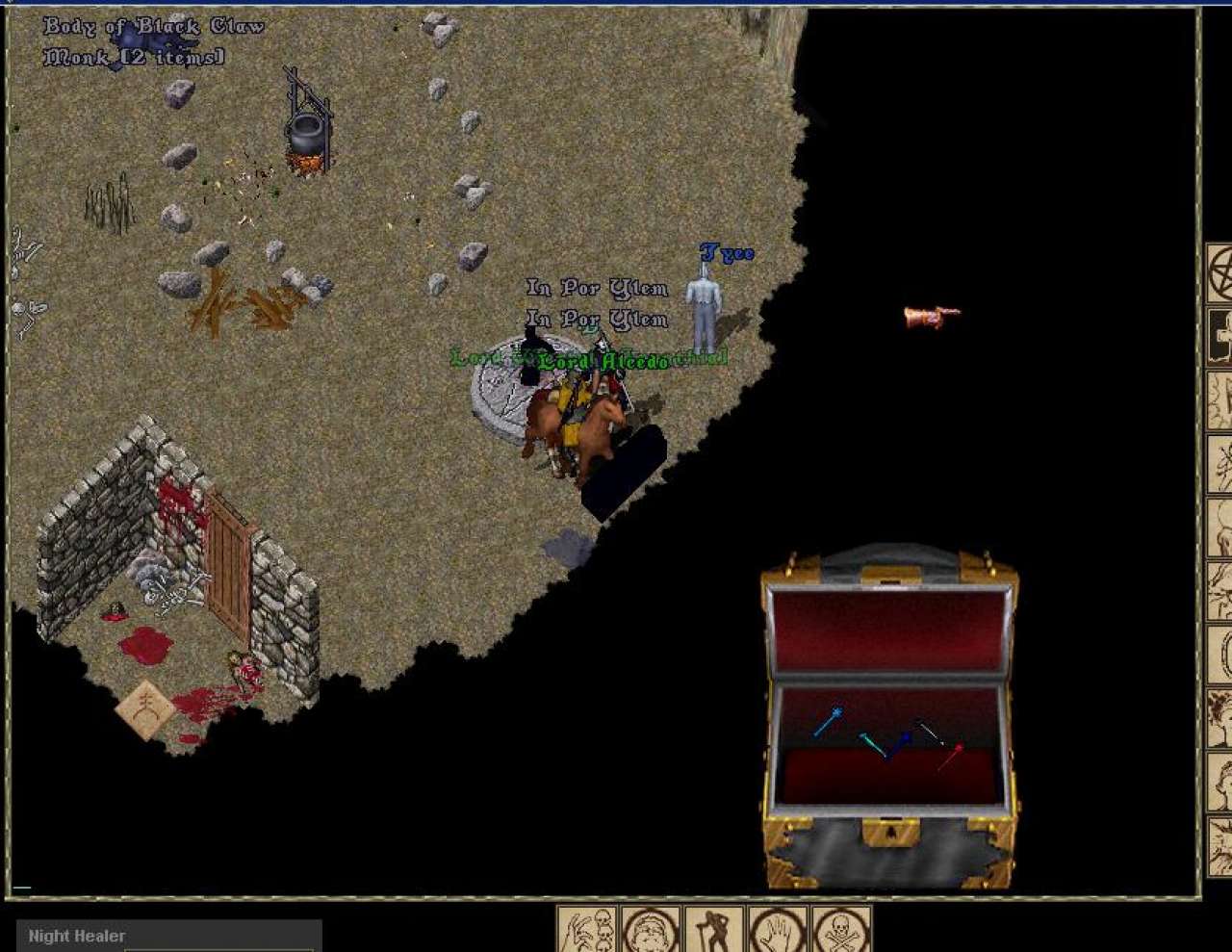Select the teal wand inside the chest
The height and width of the screenshot is (952, 1232).
[872, 744]
